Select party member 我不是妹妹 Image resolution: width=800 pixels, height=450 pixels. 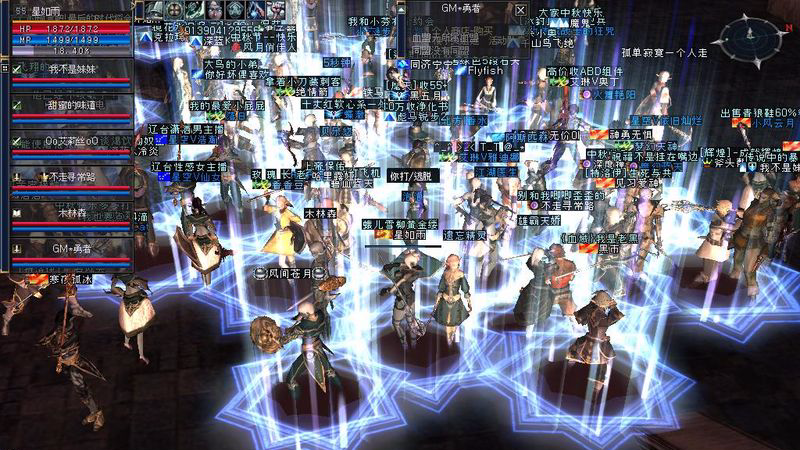72,69
